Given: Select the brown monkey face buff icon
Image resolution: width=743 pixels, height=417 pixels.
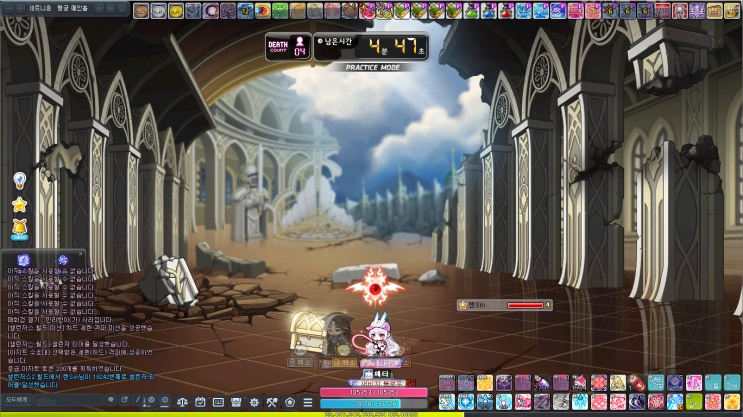Looking at the screenshot, I should click(x=143, y=11).
